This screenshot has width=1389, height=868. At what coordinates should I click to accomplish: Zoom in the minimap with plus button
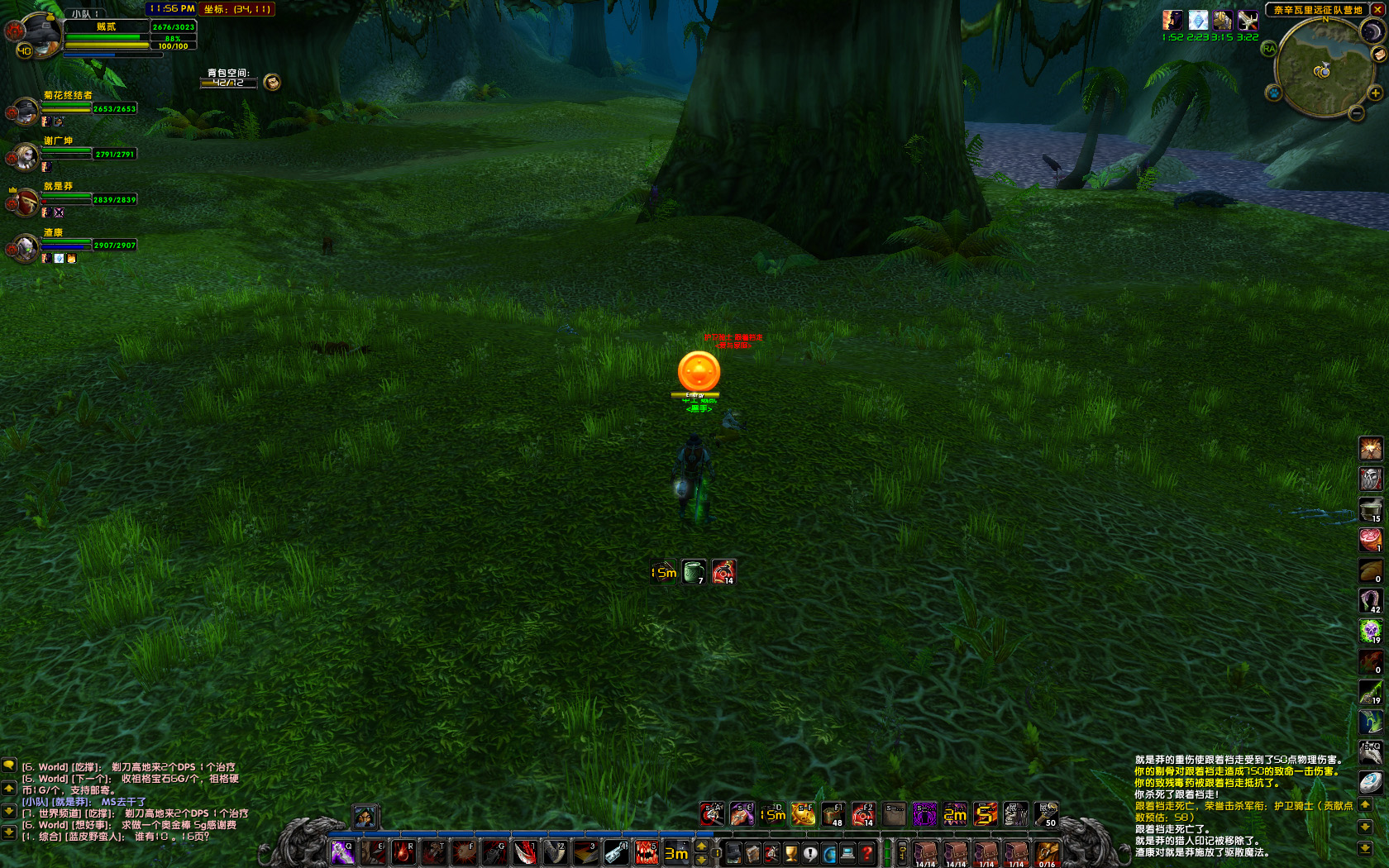click(1376, 93)
